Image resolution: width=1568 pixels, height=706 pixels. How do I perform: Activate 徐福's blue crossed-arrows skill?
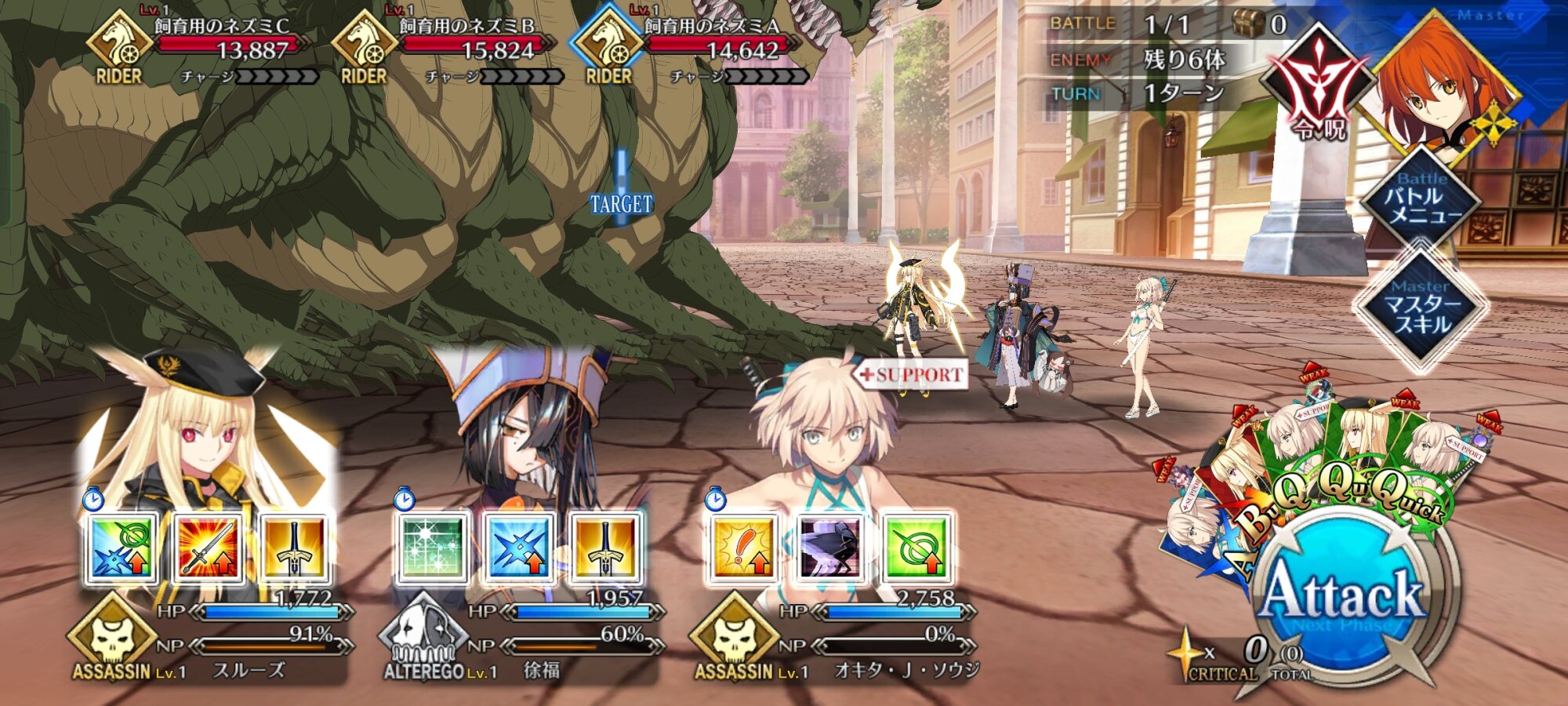pos(518,548)
